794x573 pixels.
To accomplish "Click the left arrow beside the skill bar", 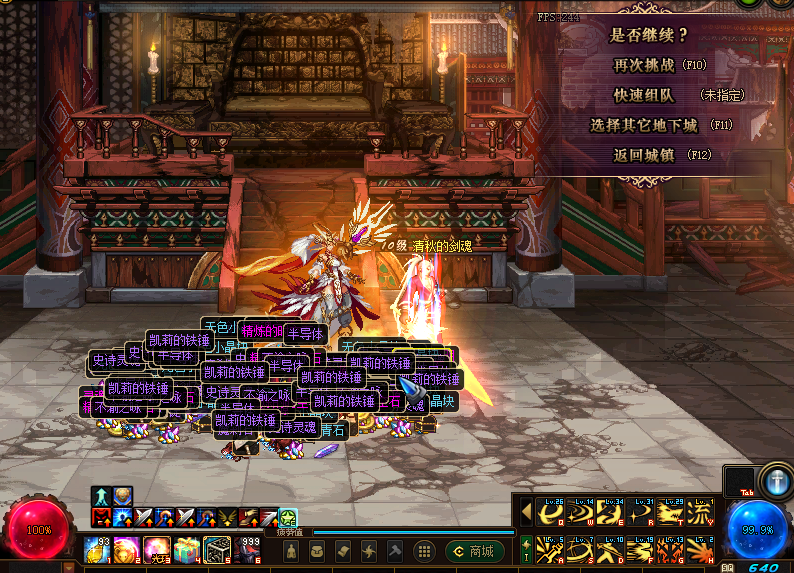I will click(526, 512).
